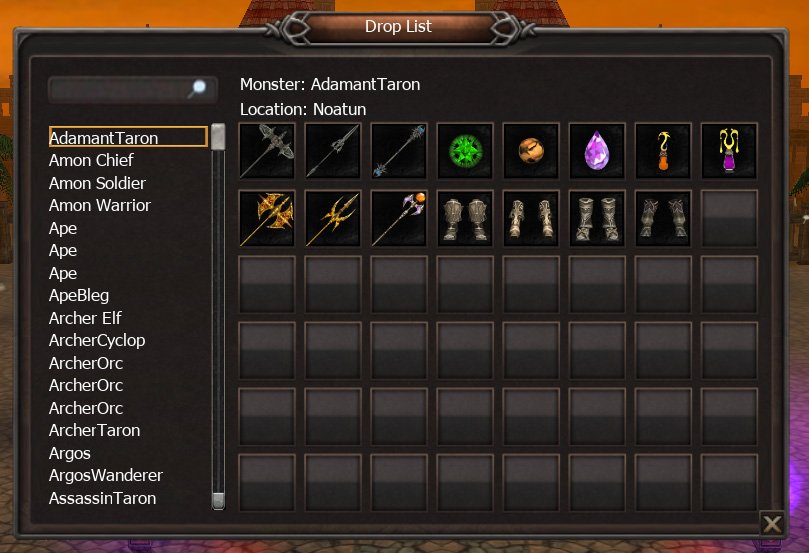The height and width of the screenshot is (553, 809).
Task: Pick Amon Warrior in the monster list
Action: pos(100,205)
